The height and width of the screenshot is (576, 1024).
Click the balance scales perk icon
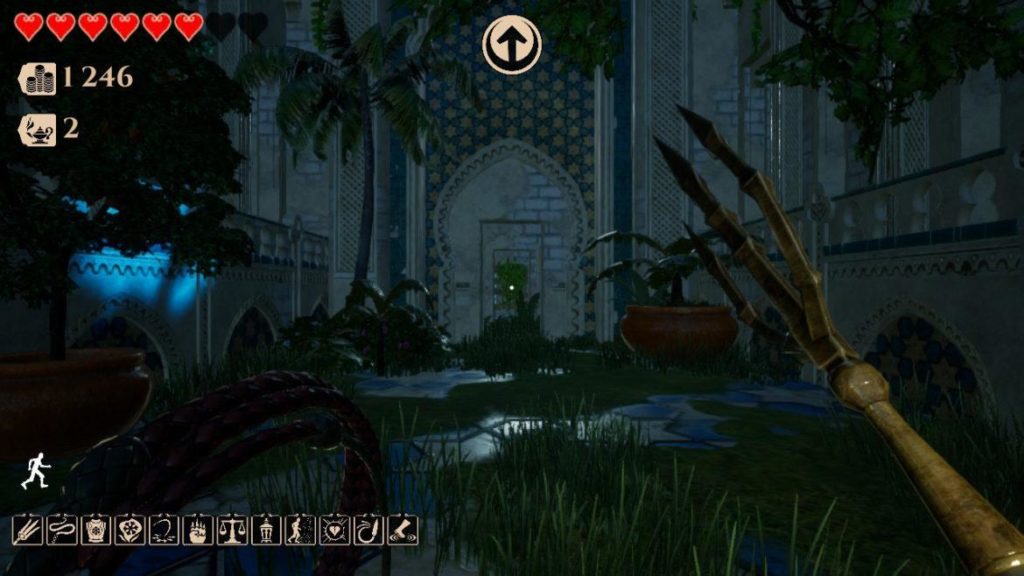point(232,530)
